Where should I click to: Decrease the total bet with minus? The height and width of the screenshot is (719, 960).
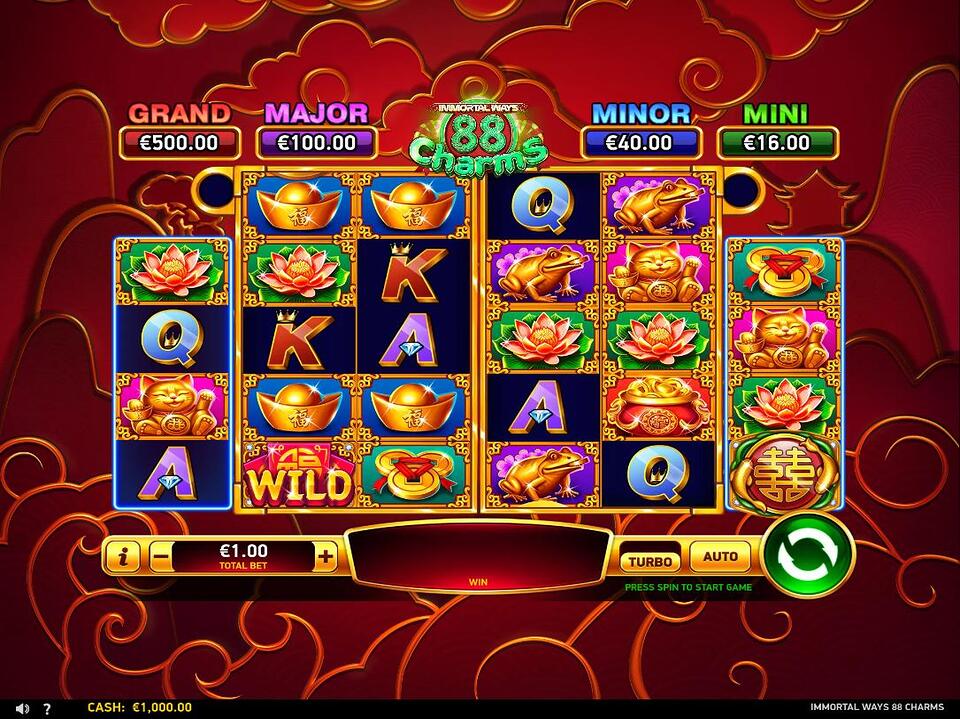(160, 557)
